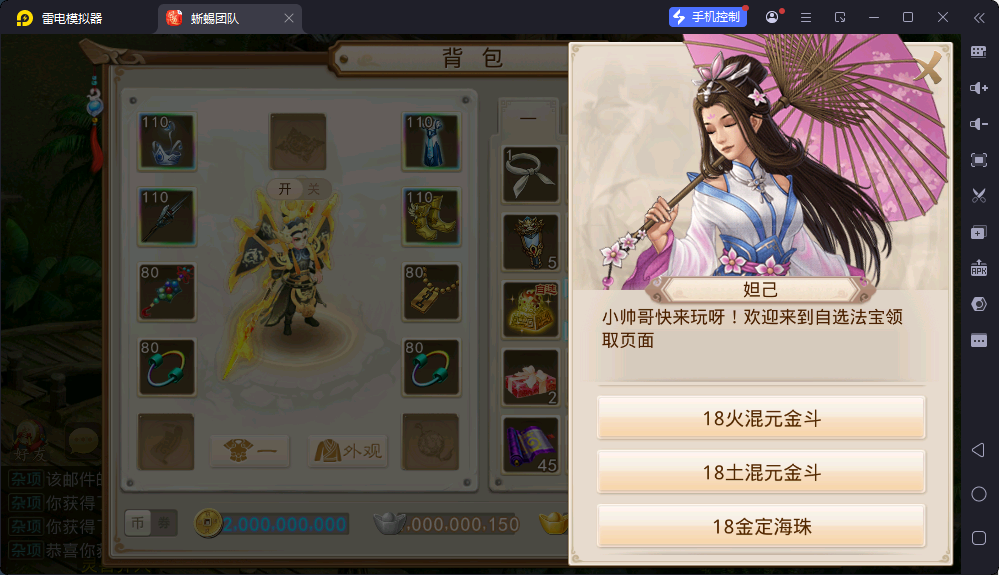Toggle the 开/关 display switch
This screenshot has height=575, width=999.
(298, 189)
